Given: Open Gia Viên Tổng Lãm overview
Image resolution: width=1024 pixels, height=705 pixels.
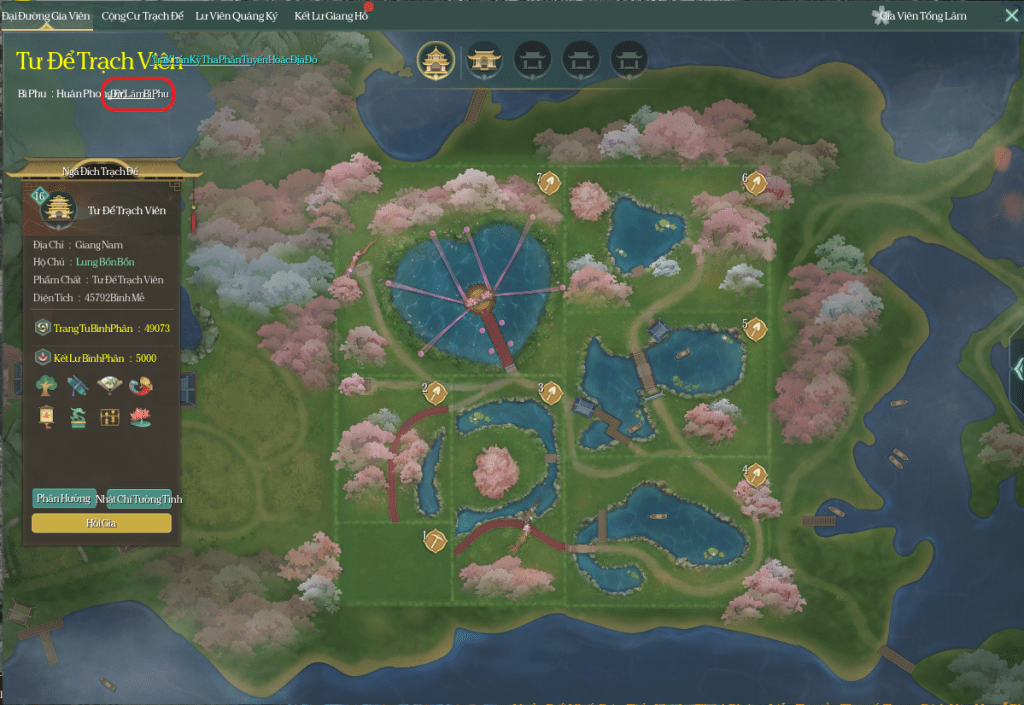Looking at the screenshot, I should point(922,16).
